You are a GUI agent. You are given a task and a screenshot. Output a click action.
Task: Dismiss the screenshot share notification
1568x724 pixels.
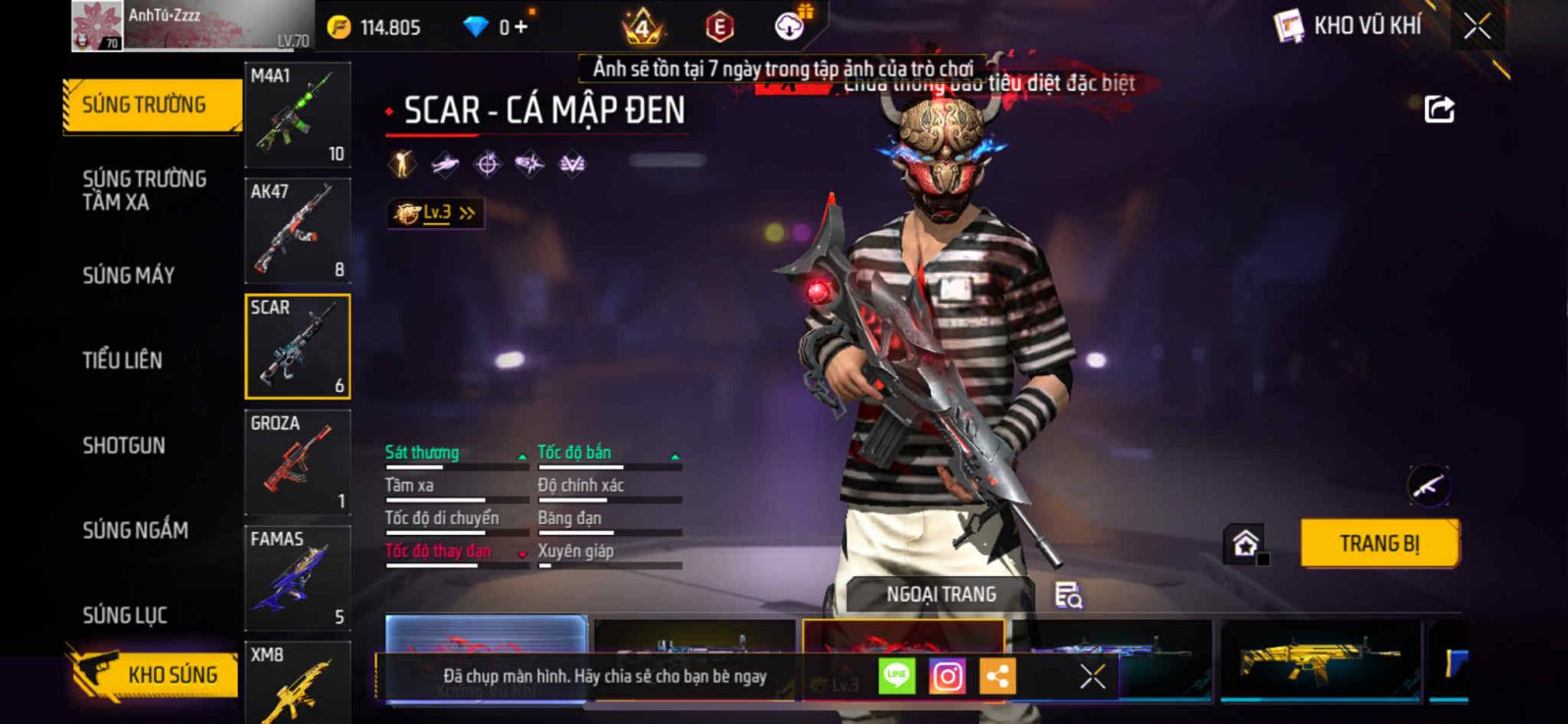click(1093, 676)
